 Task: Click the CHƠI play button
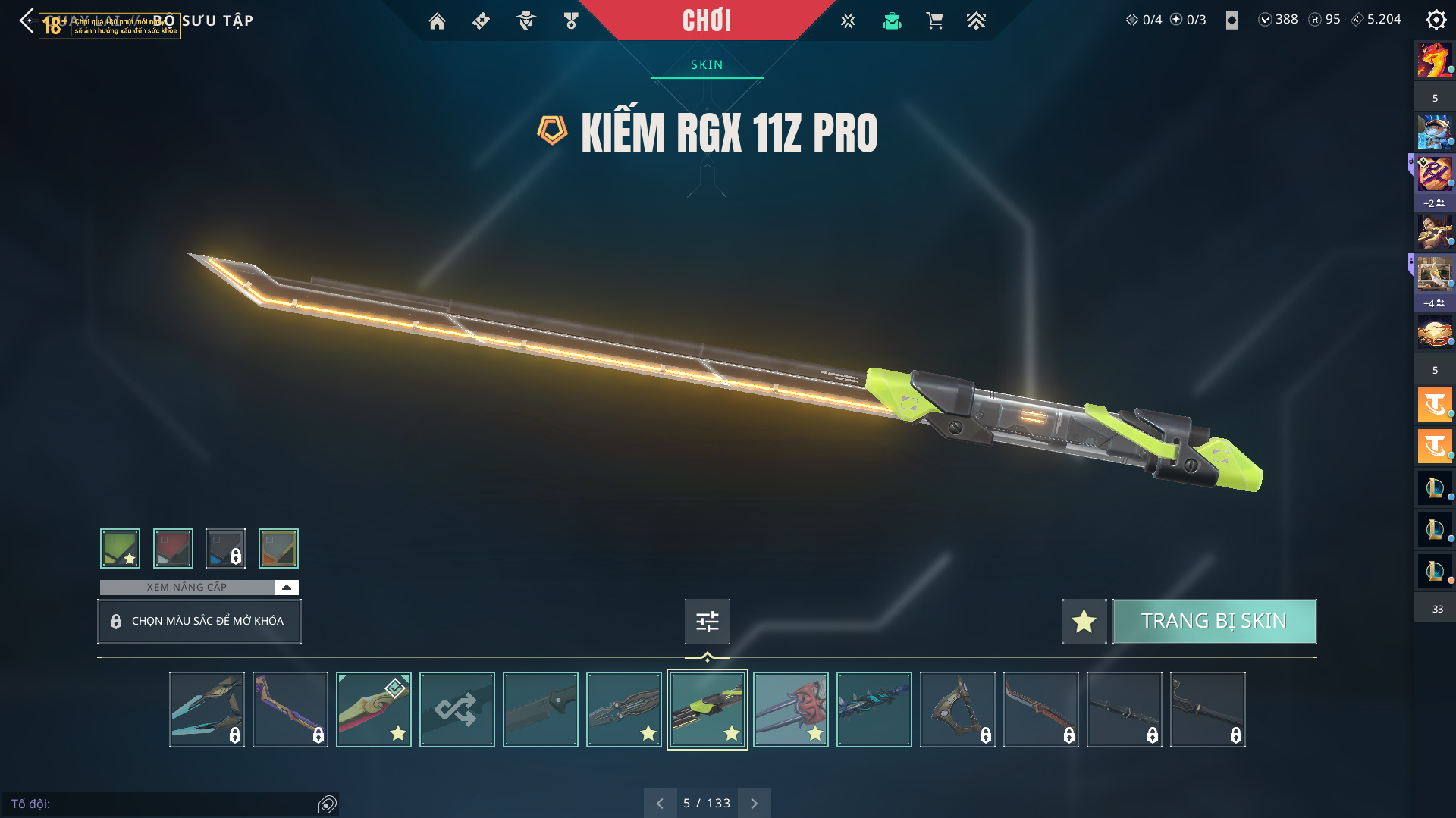[x=706, y=20]
